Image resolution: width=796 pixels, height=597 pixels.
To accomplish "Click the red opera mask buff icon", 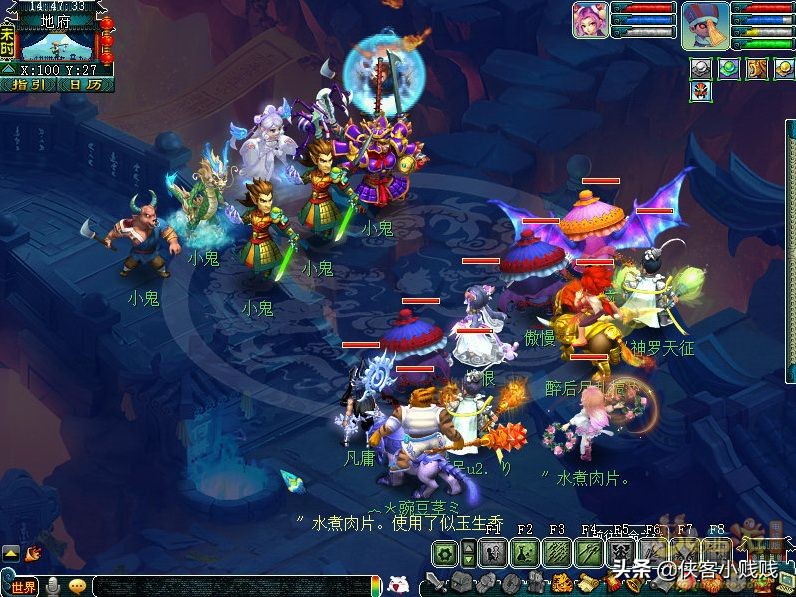I will (701, 91).
